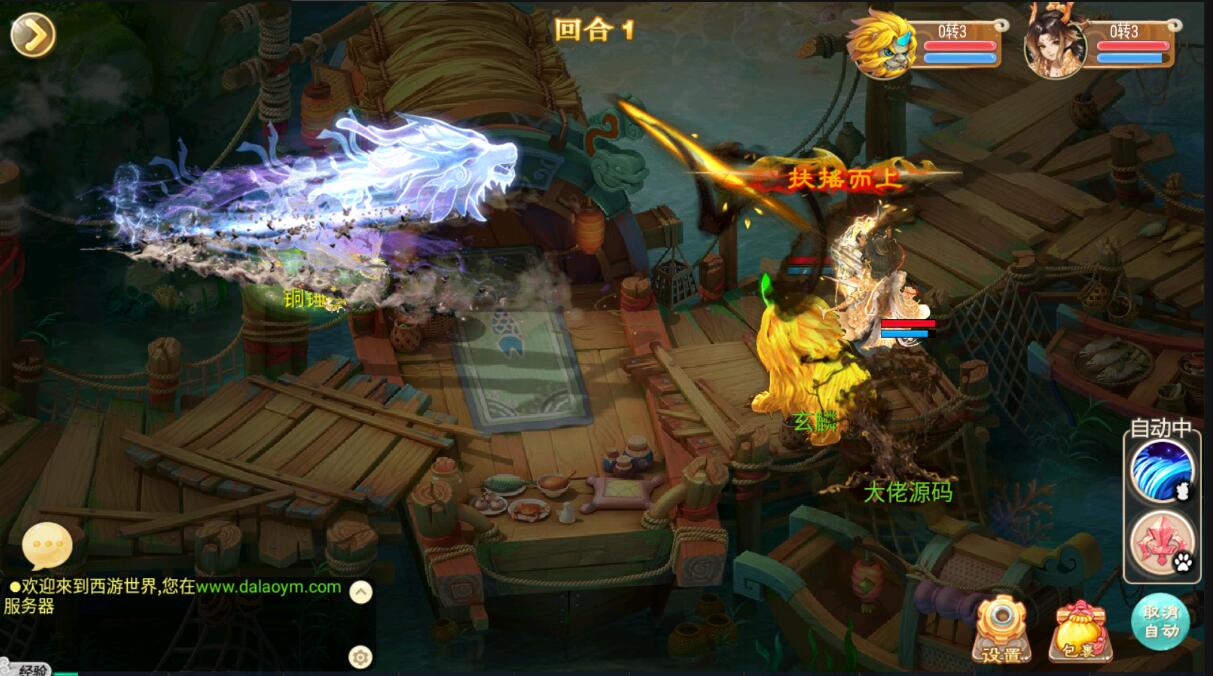The width and height of the screenshot is (1213, 676).
Task: Click the golden arrow button in the corner
Action: pyautogui.click(x=33, y=35)
